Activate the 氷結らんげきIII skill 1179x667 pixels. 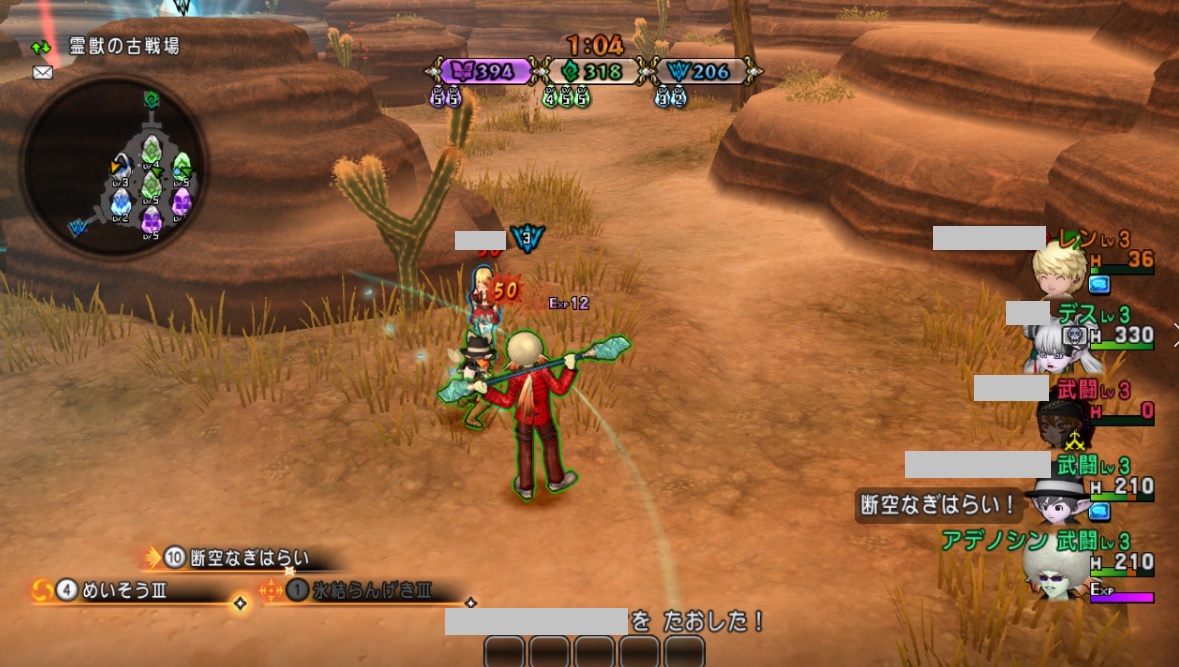pyautogui.click(x=371, y=590)
